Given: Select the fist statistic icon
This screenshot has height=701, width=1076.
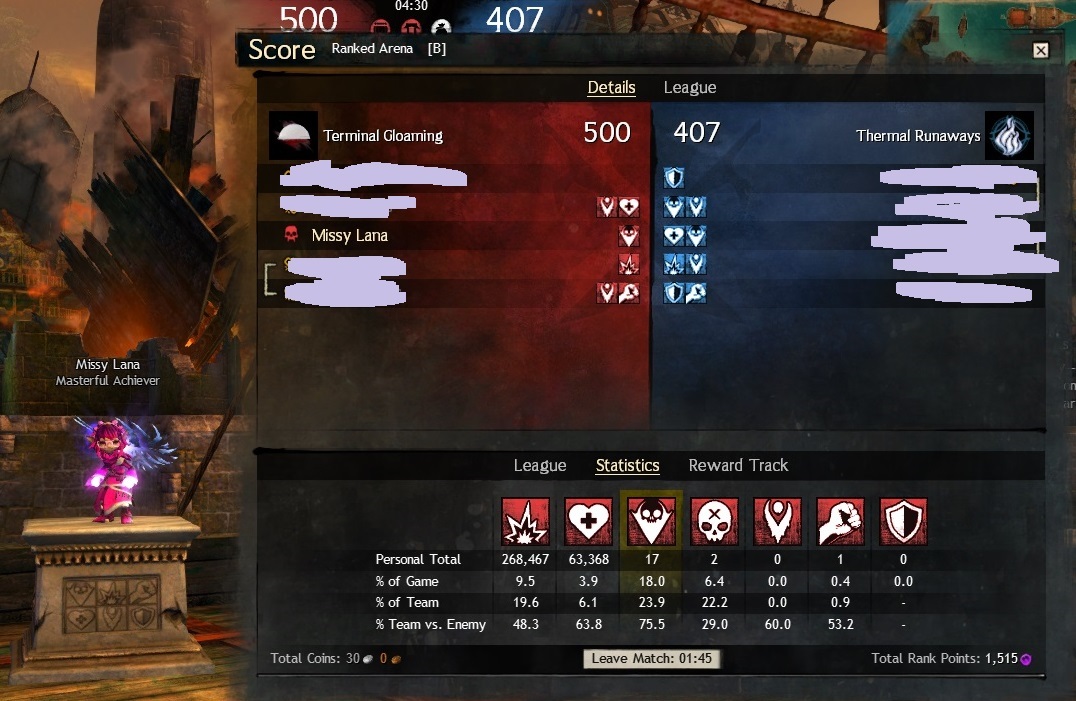Looking at the screenshot, I should pyautogui.click(x=840, y=521).
